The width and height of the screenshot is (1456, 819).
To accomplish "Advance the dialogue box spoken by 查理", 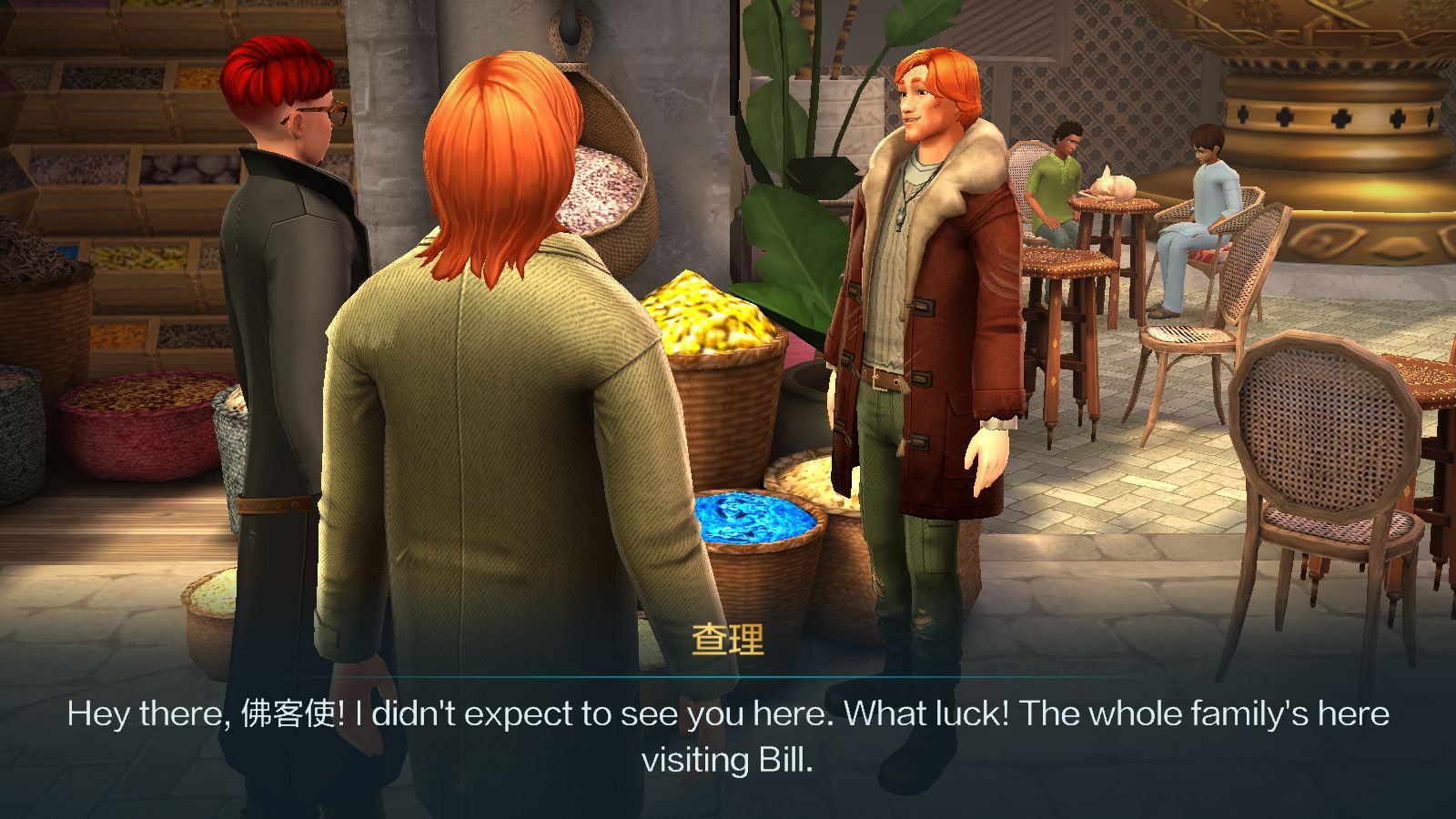I will (728, 735).
